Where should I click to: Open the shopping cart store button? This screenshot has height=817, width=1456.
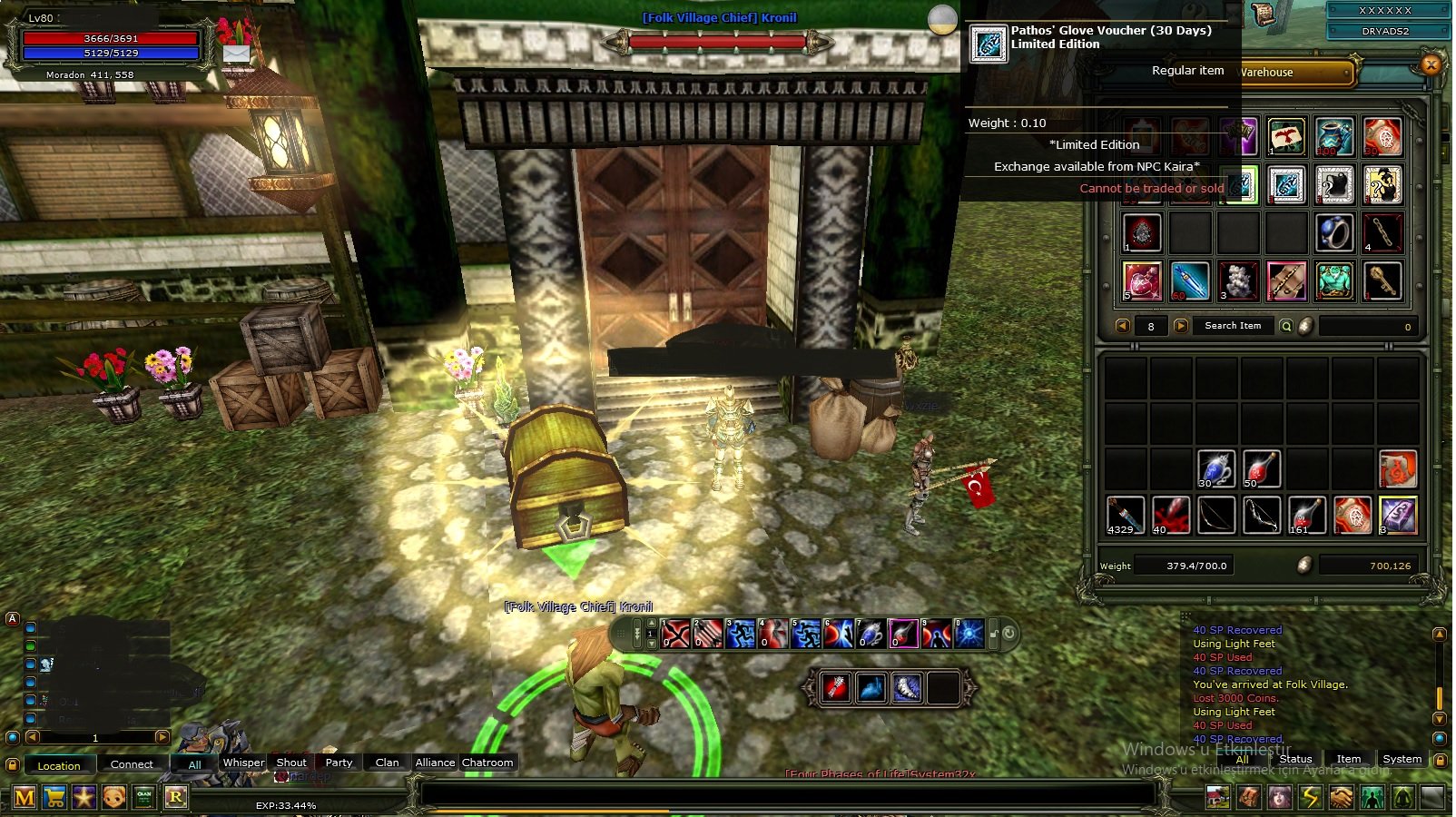[54, 798]
